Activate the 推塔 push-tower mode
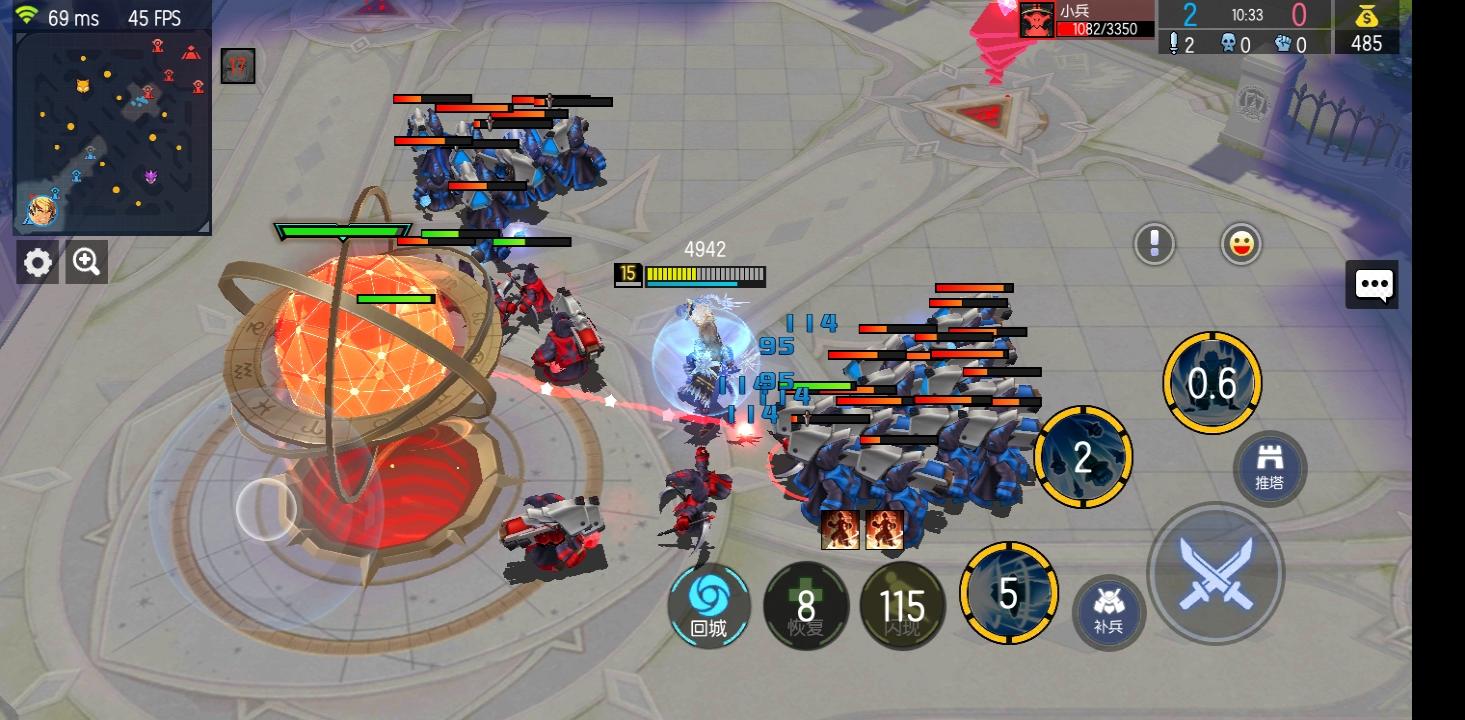The height and width of the screenshot is (720, 1465). [1270, 468]
